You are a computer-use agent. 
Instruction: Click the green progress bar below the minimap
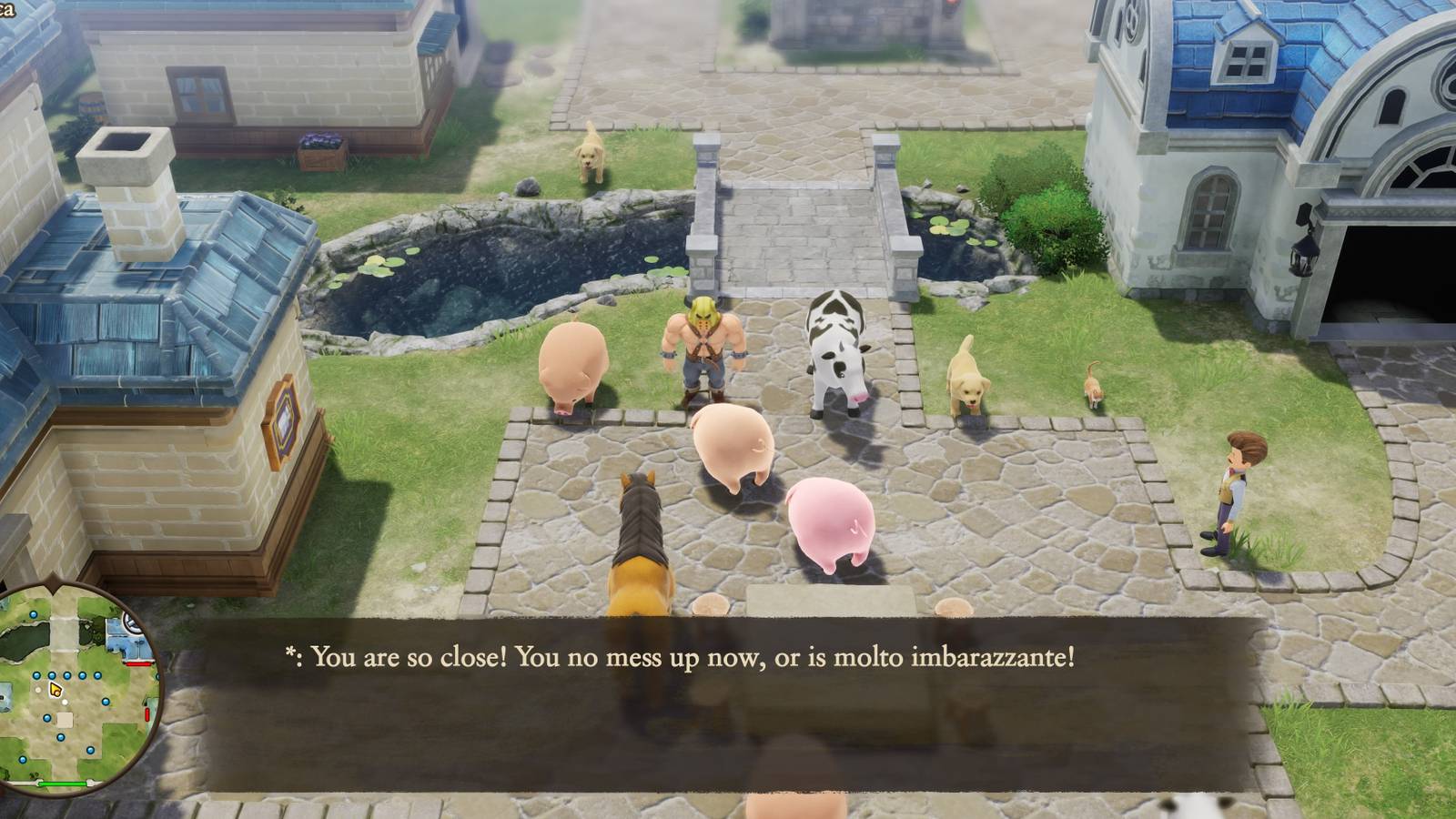[x=63, y=784]
